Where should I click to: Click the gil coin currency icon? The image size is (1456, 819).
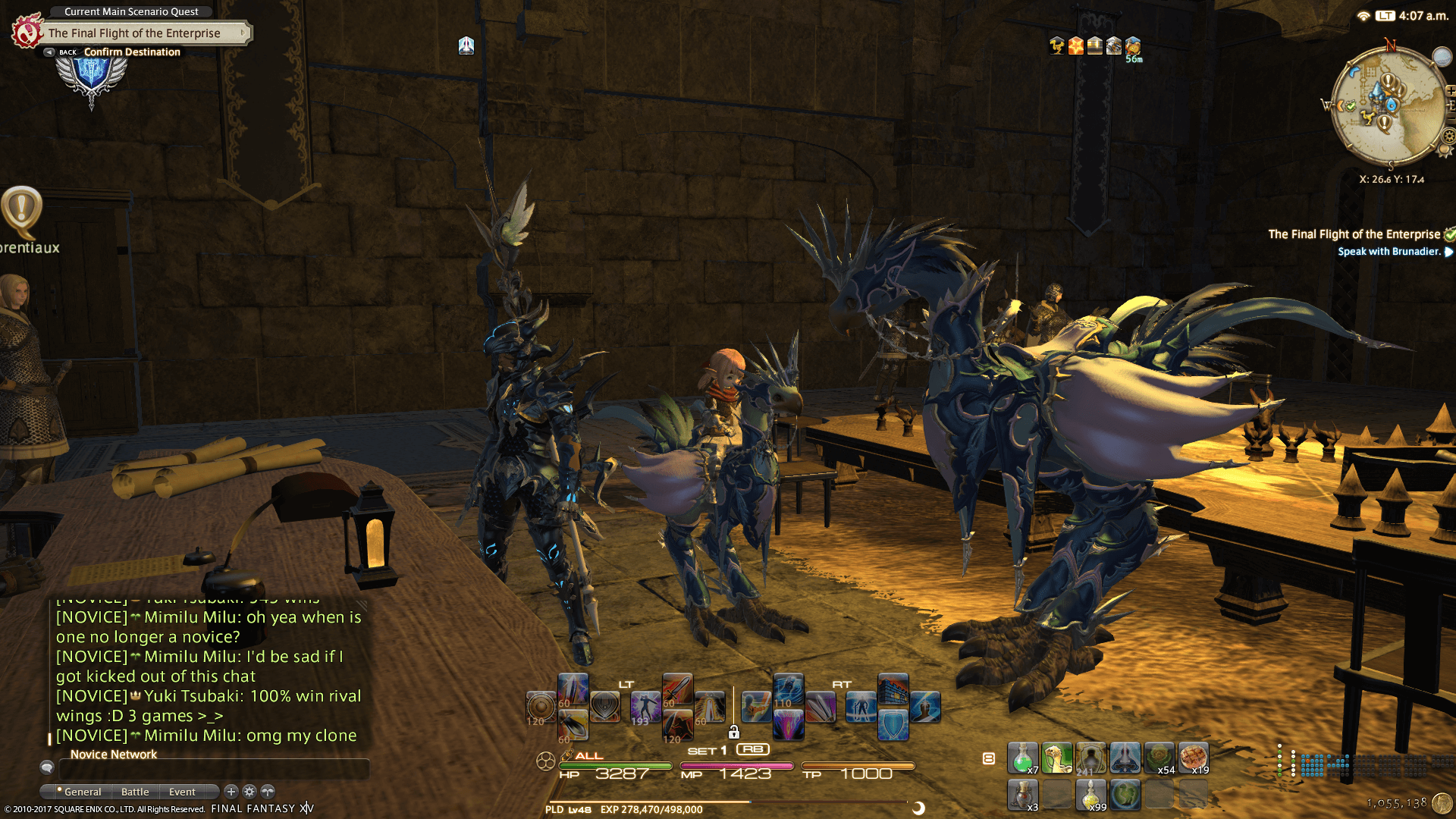point(1442,803)
